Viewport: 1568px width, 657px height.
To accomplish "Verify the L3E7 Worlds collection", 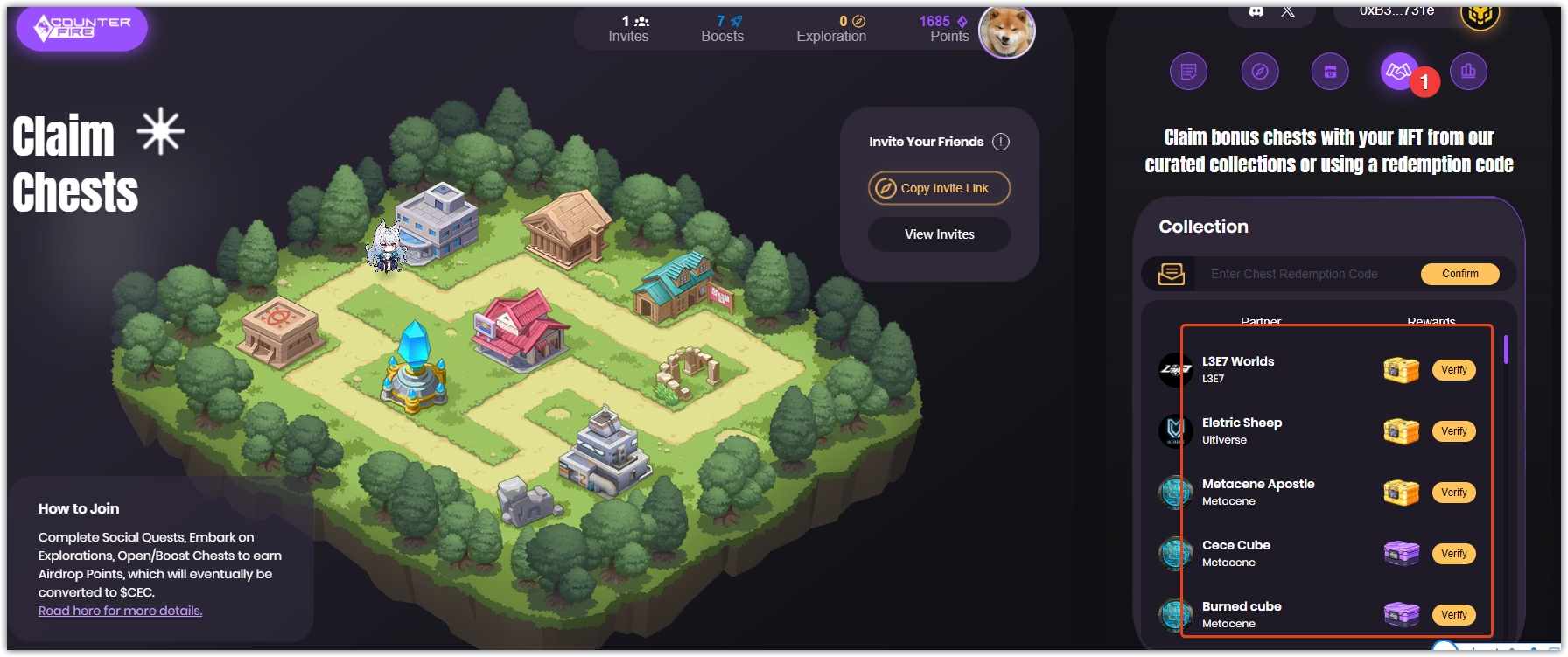I will click(x=1453, y=370).
